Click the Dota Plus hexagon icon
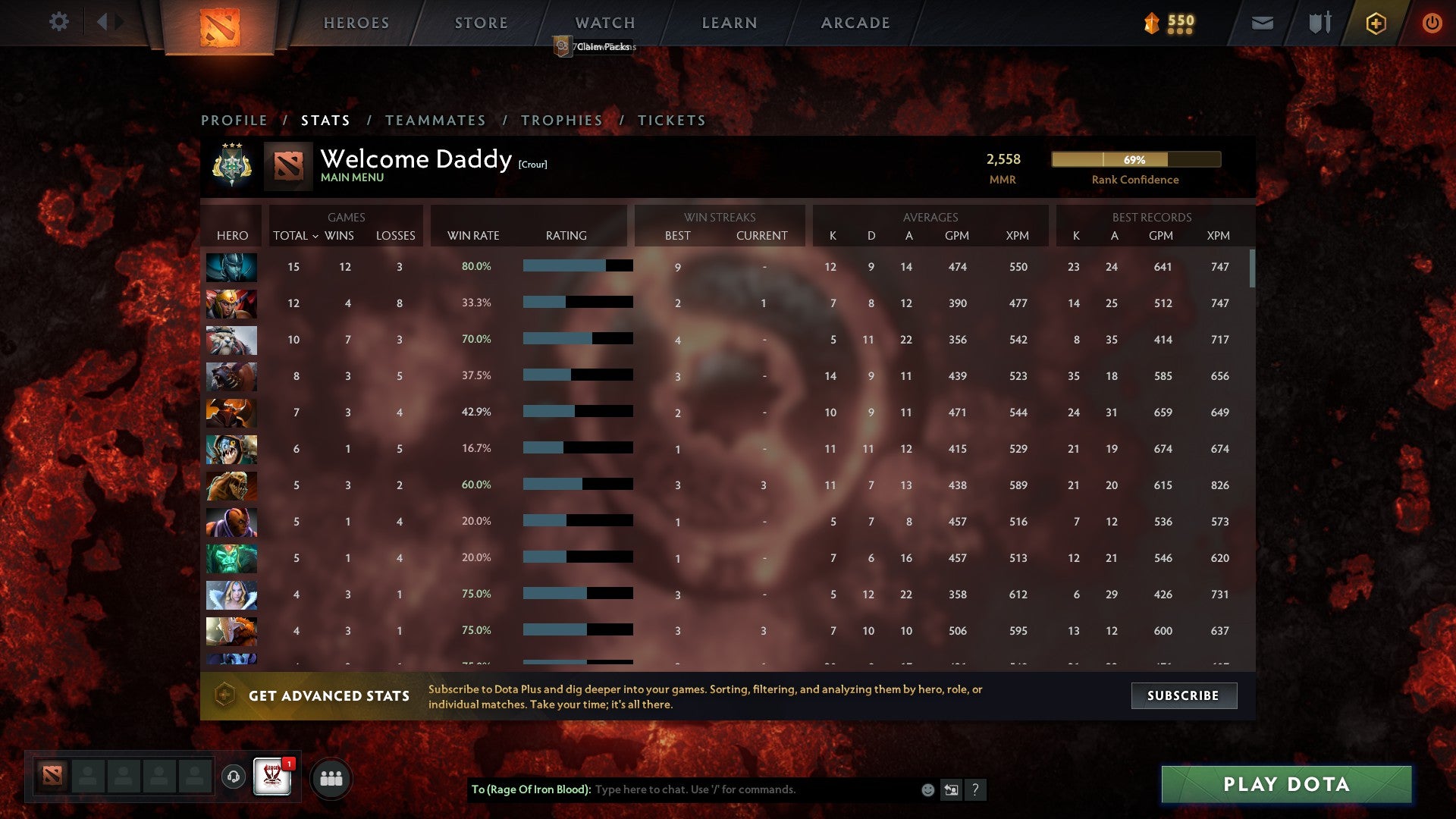This screenshot has width=1456, height=819. pyautogui.click(x=1375, y=23)
